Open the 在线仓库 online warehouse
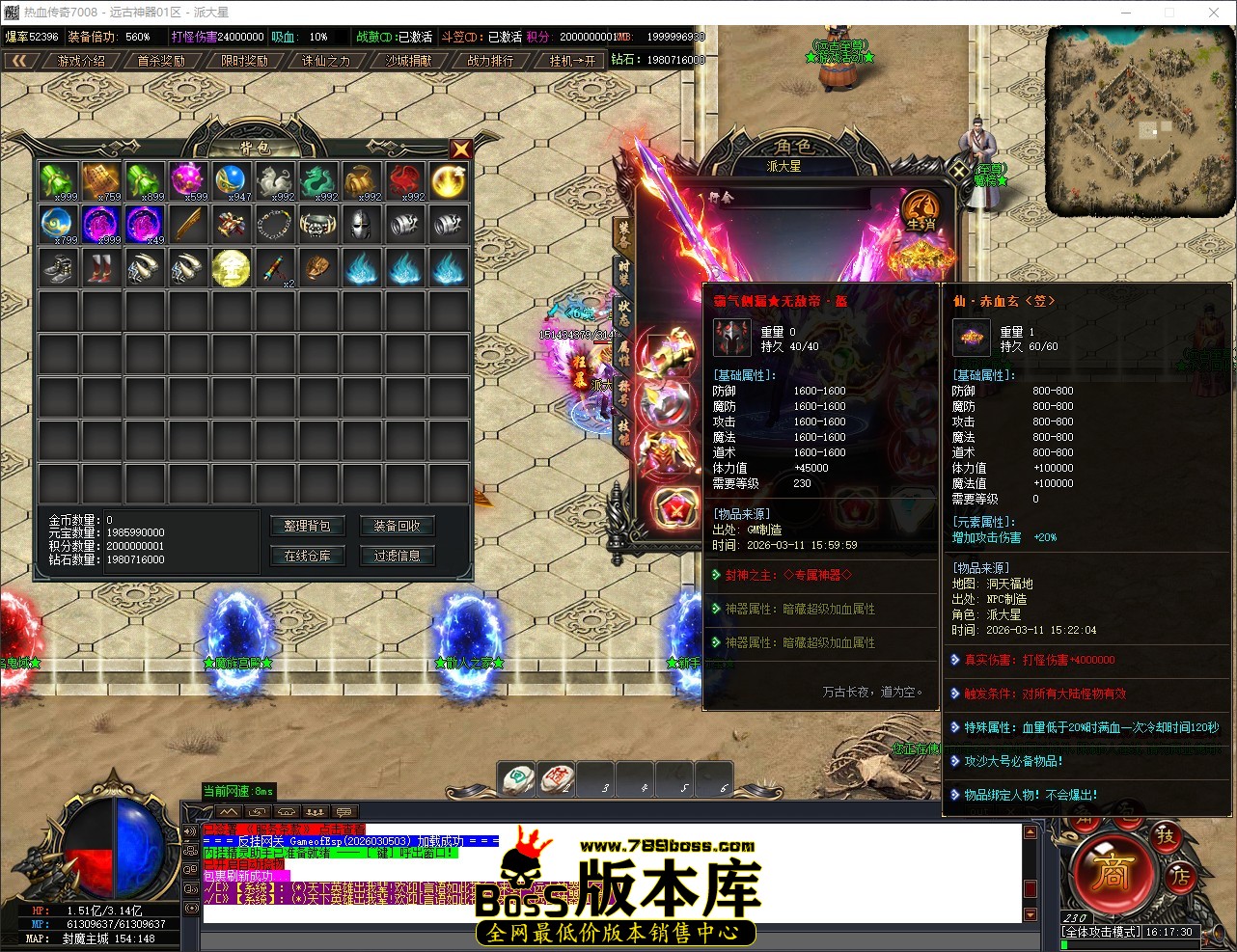 click(x=307, y=556)
